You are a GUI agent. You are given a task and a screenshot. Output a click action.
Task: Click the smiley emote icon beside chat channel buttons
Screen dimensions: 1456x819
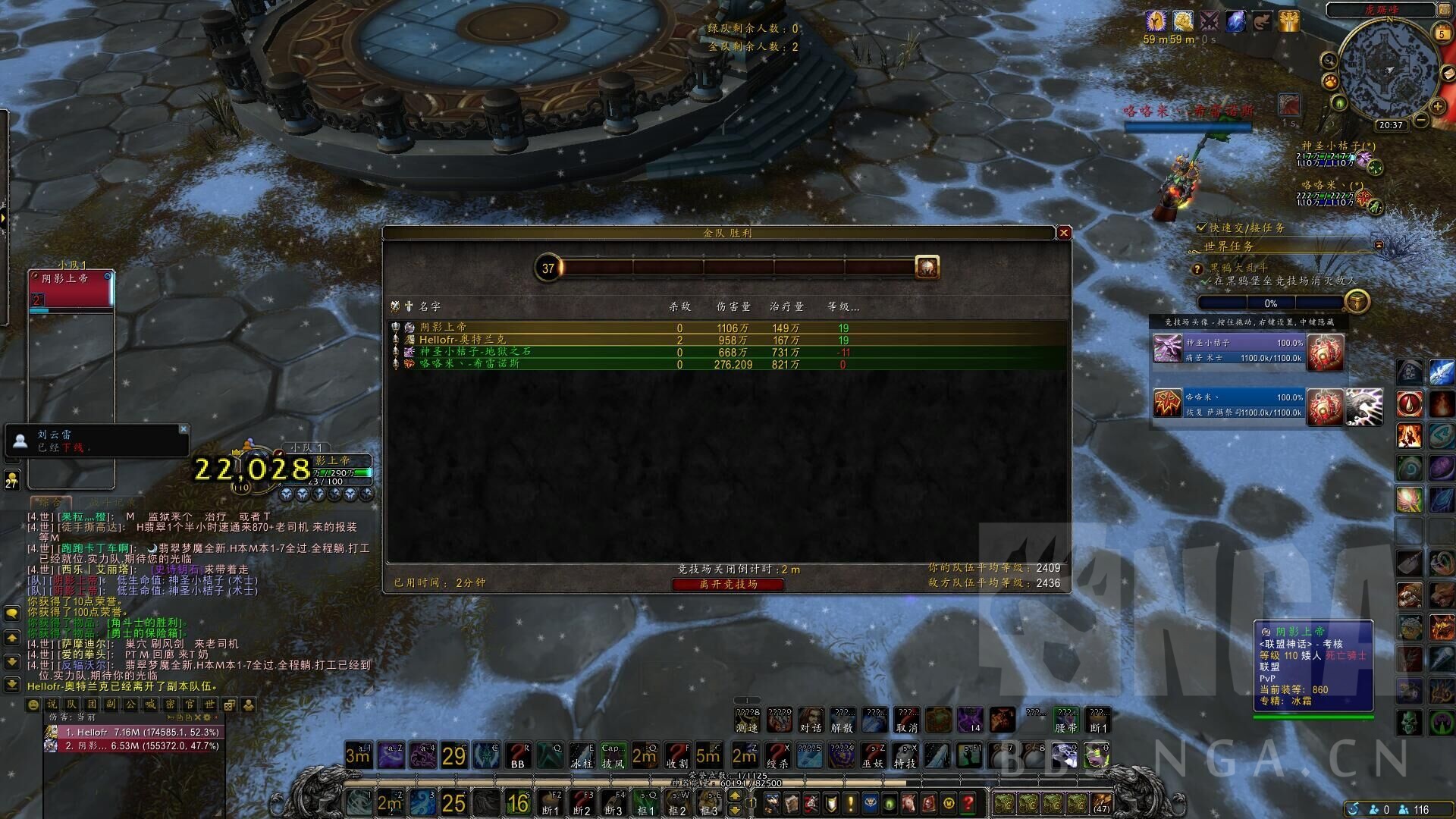point(33,705)
